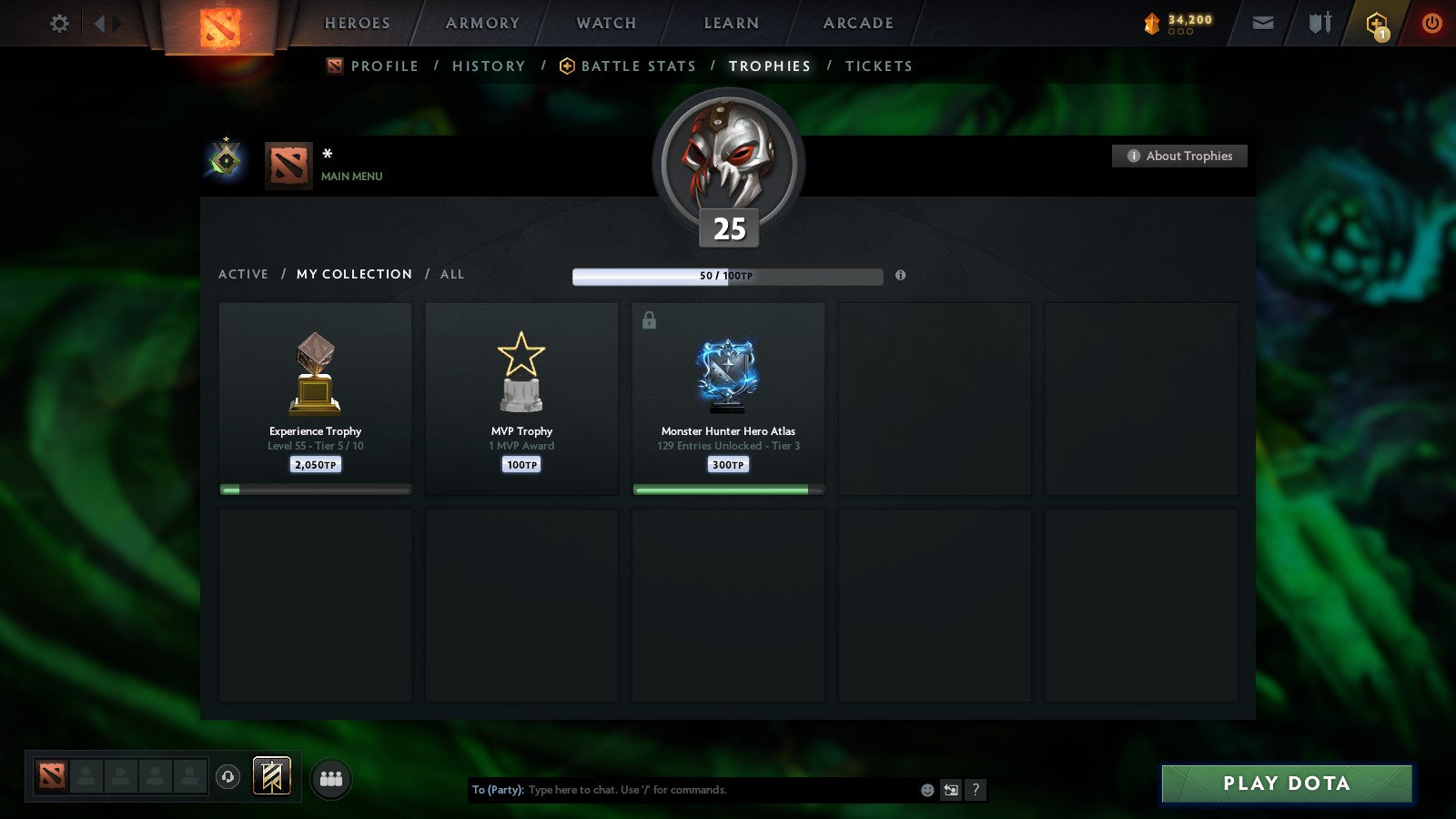
Task: Open the mail notifications icon
Action: click(1263, 23)
